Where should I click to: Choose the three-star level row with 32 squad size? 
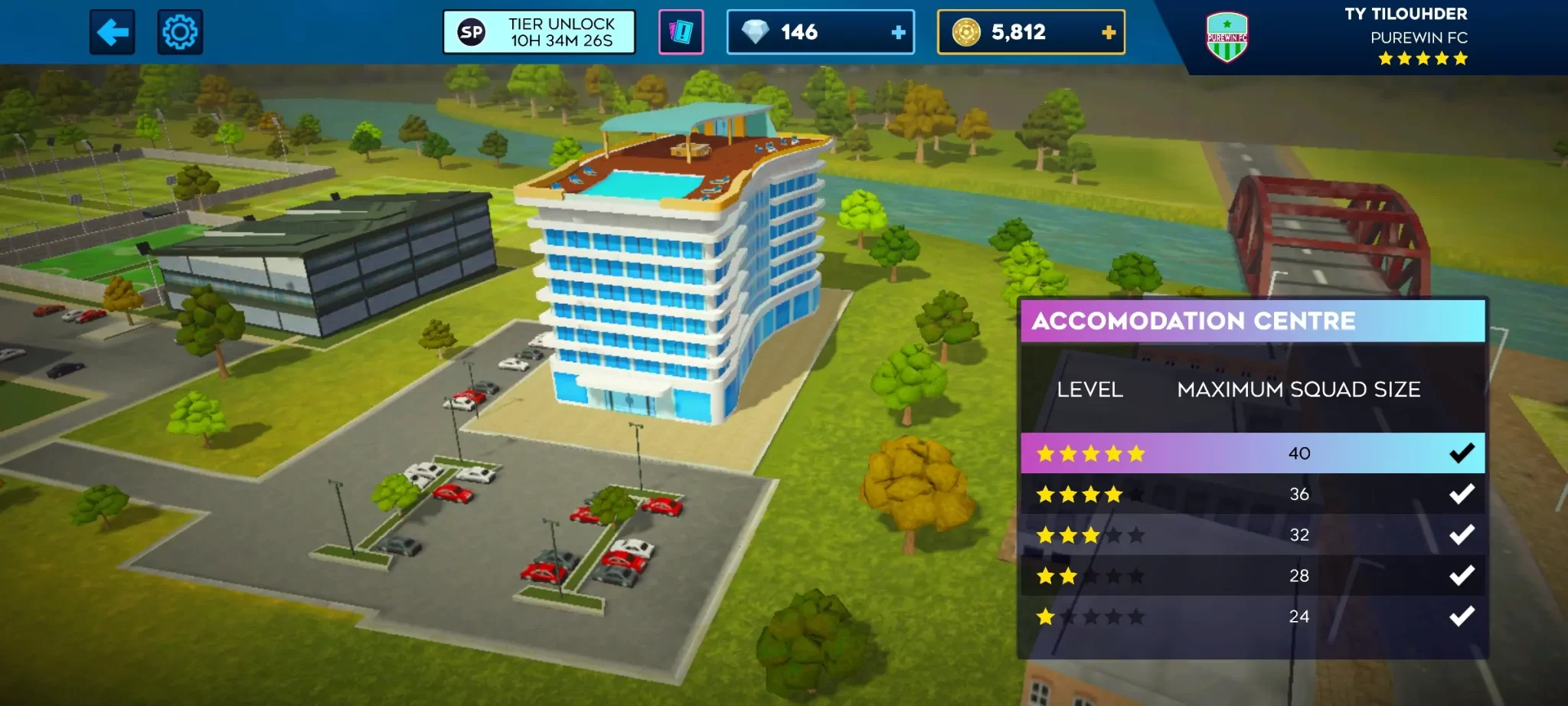click(x=1253, y=534)
